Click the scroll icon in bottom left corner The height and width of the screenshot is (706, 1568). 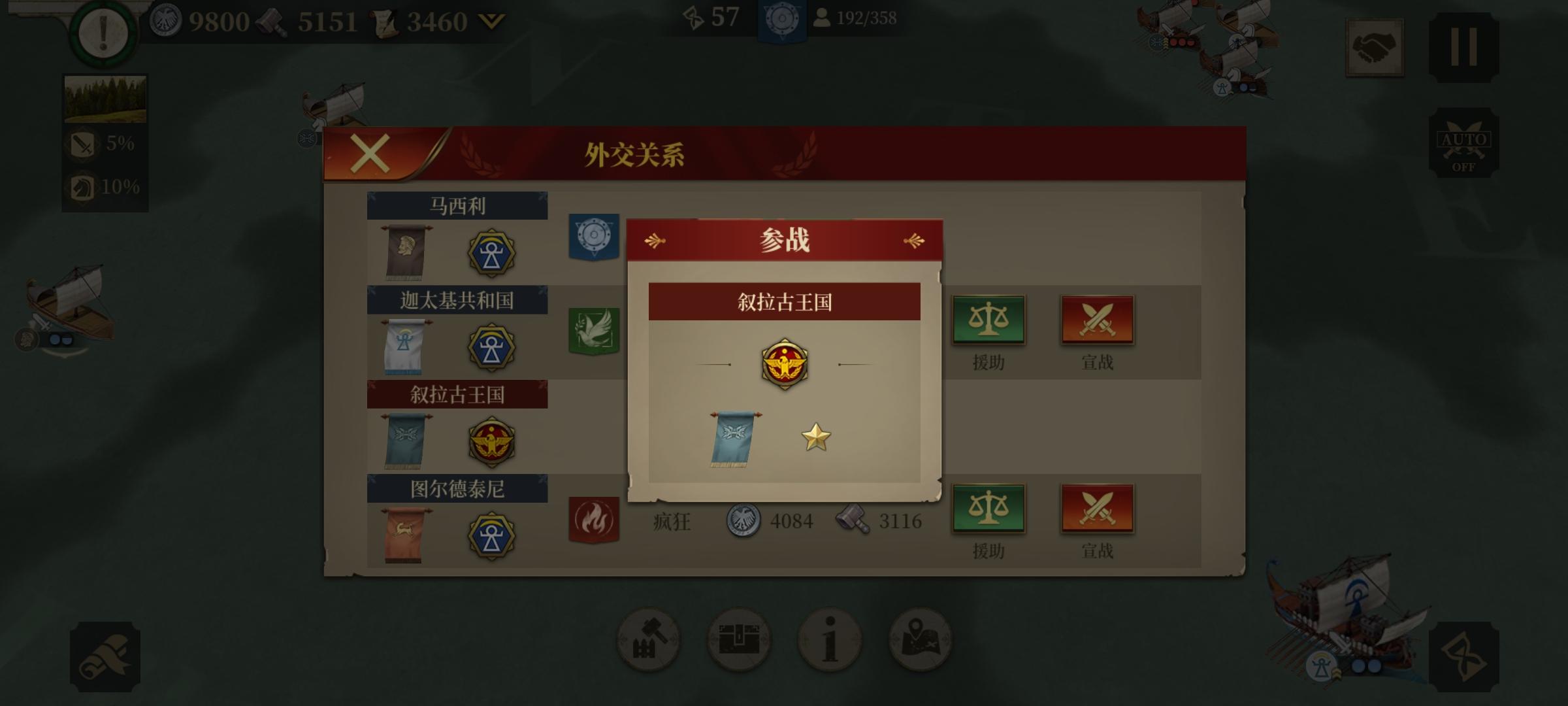click(105, 657)
